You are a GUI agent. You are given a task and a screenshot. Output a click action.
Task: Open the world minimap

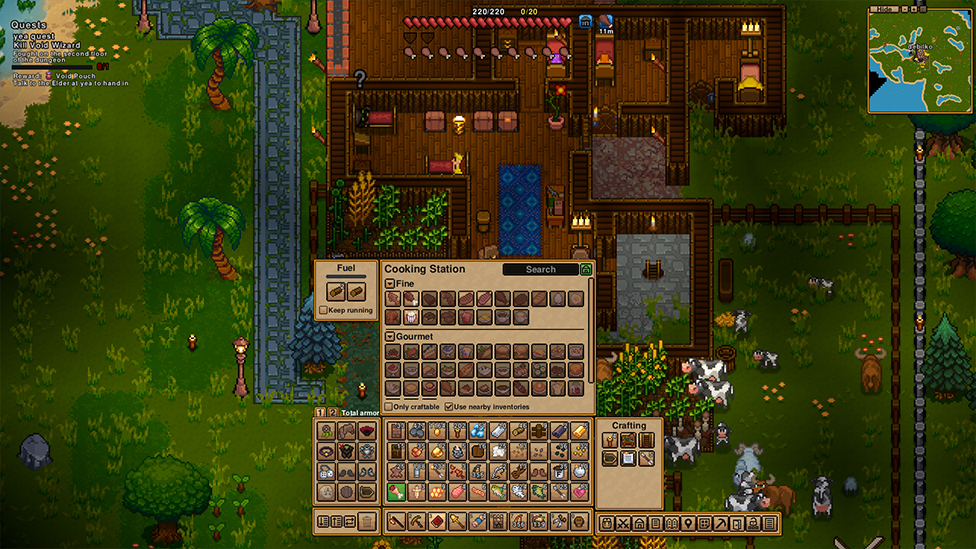coord(920,60)
